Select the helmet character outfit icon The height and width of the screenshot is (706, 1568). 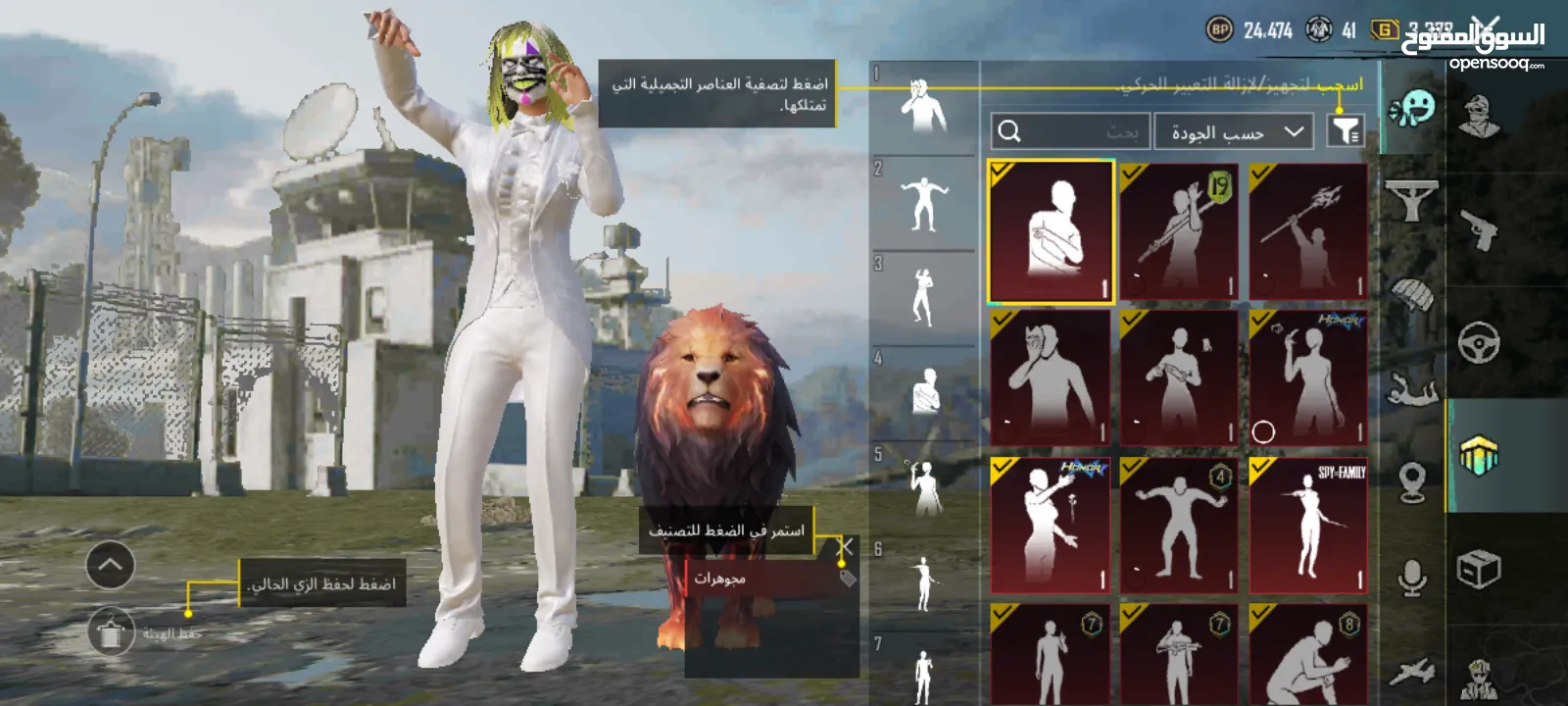click(x=1478, y=113)
